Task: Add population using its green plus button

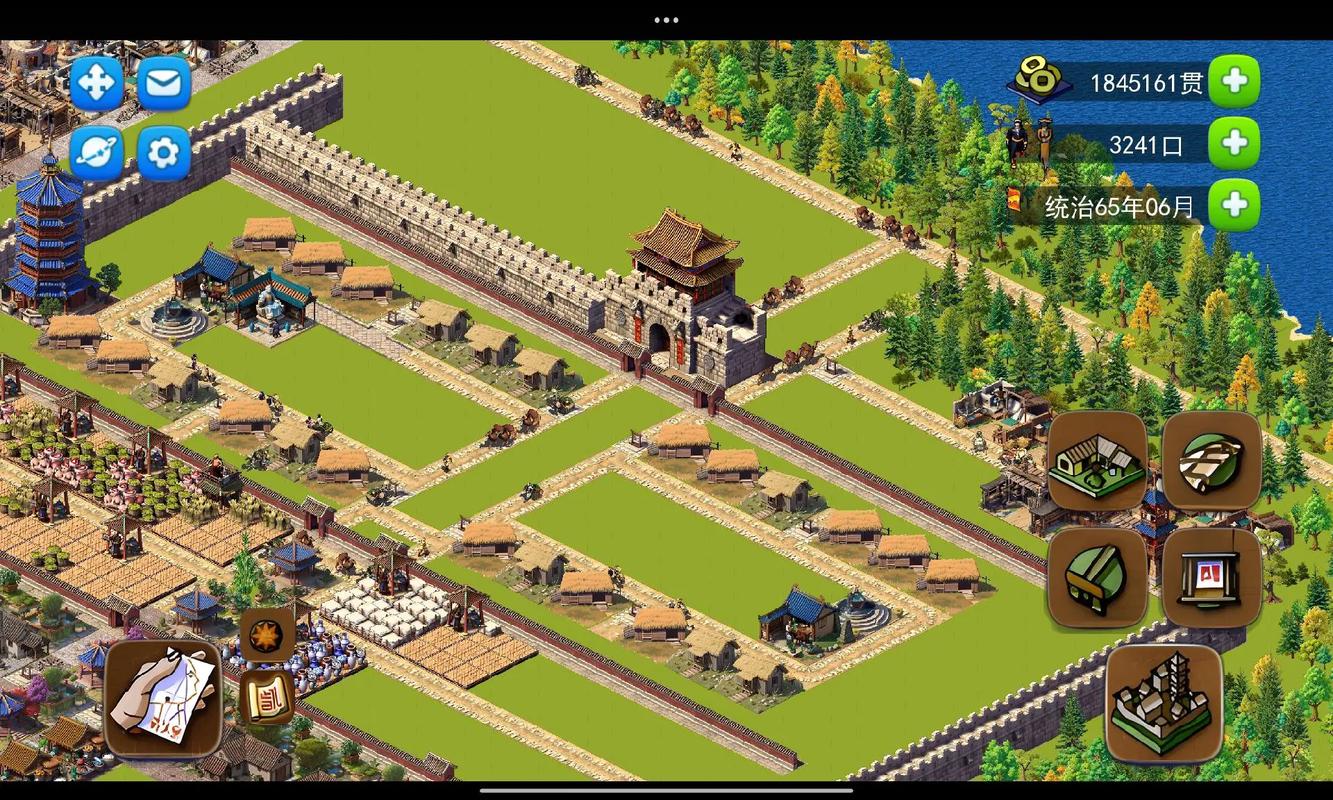Action: point(1234,144)
